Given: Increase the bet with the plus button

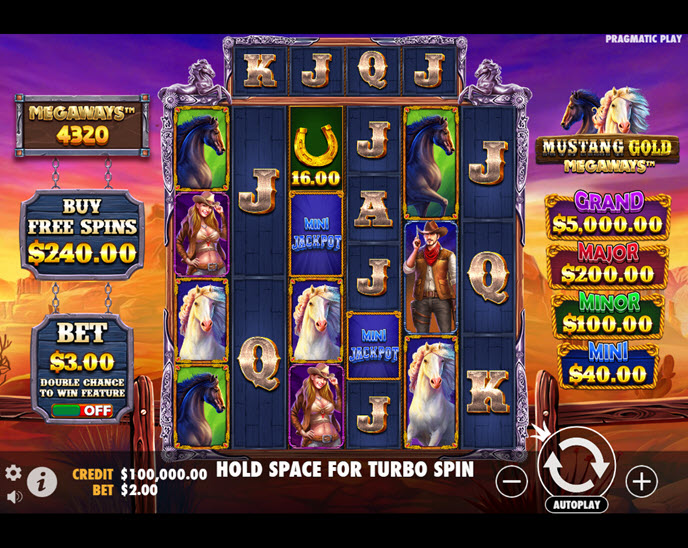Looking at the screenshot, I should pyautogui.click(x=641, y=481).
